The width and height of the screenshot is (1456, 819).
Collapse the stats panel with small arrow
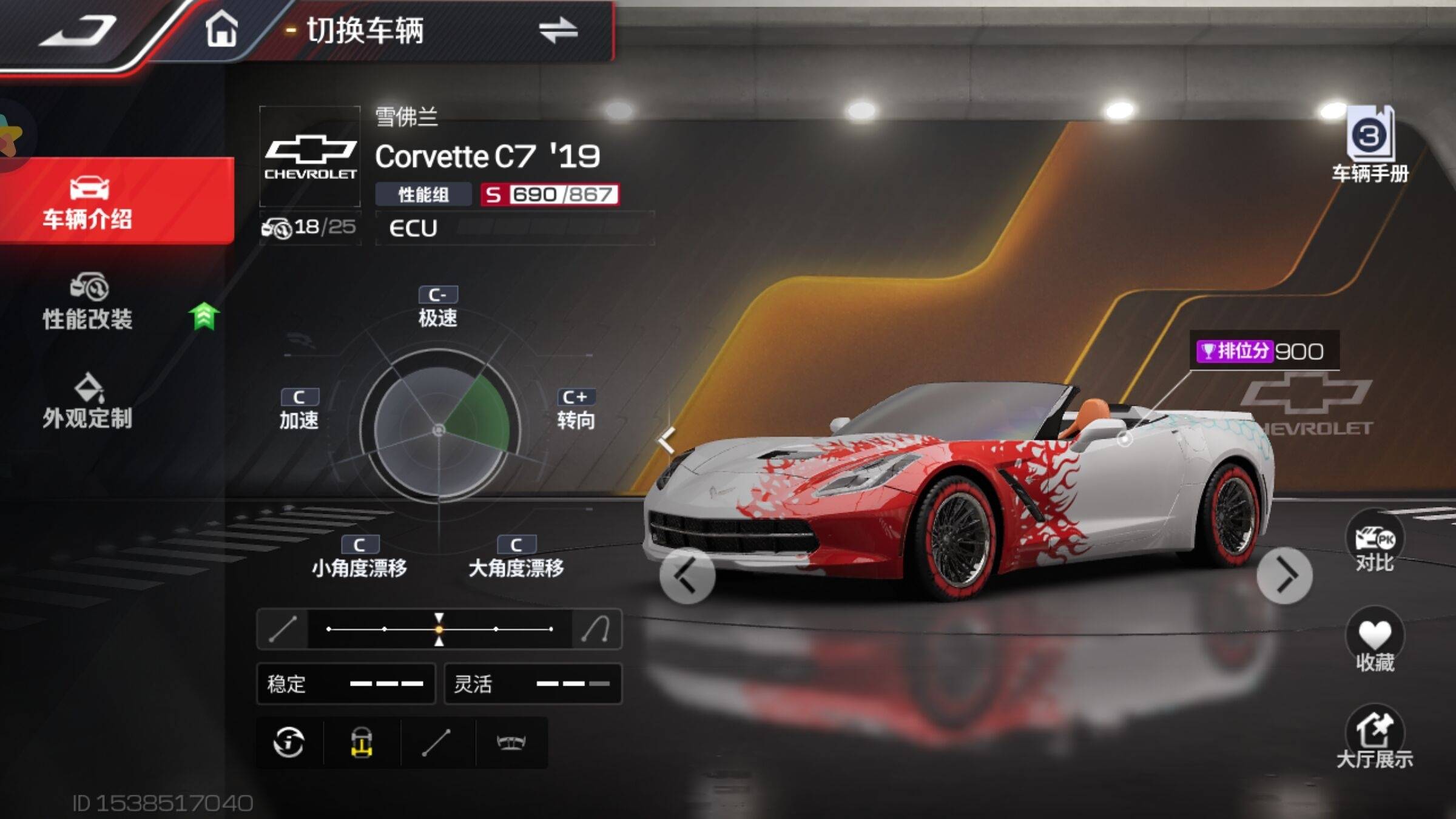(667, 440)
